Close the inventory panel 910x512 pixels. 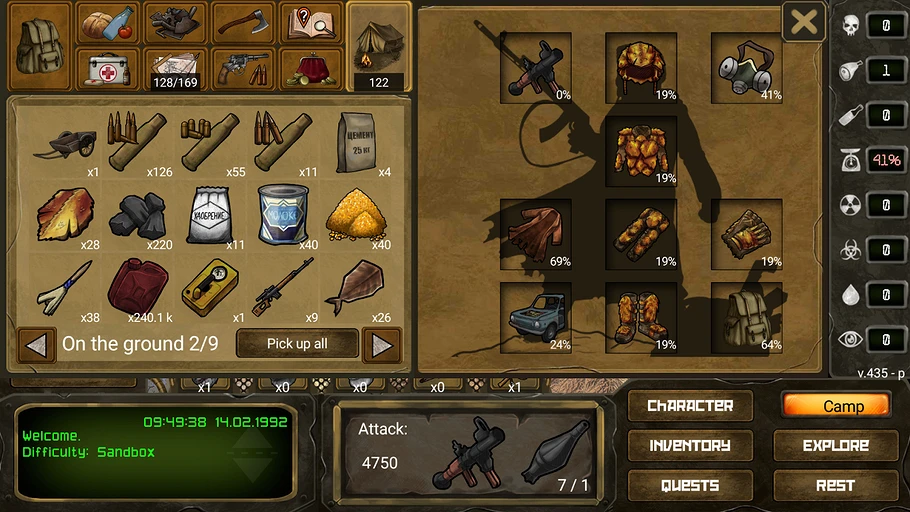tap(803, 22)
